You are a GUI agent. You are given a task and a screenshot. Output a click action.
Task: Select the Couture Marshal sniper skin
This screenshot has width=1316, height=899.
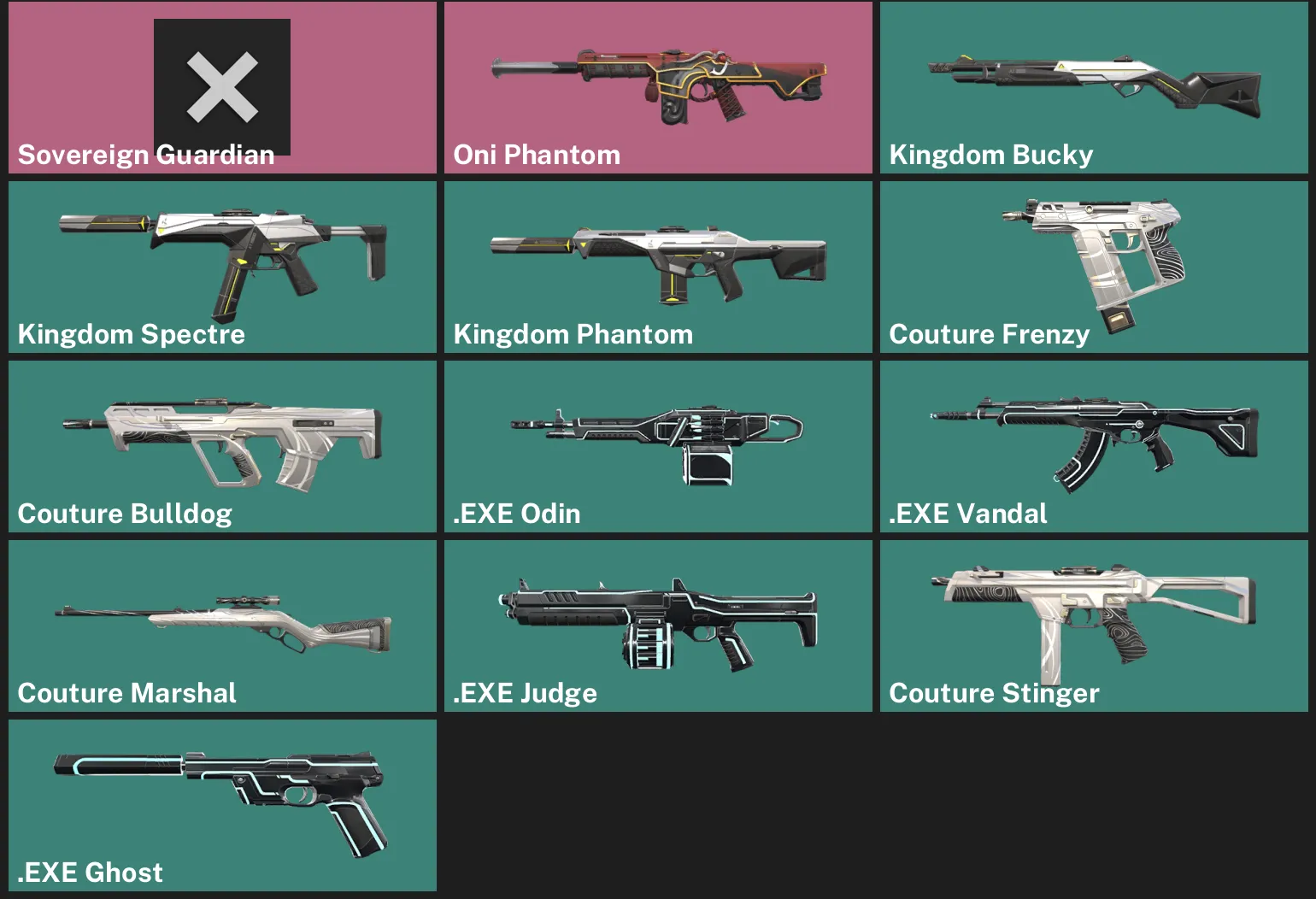[x=222, y=615]
